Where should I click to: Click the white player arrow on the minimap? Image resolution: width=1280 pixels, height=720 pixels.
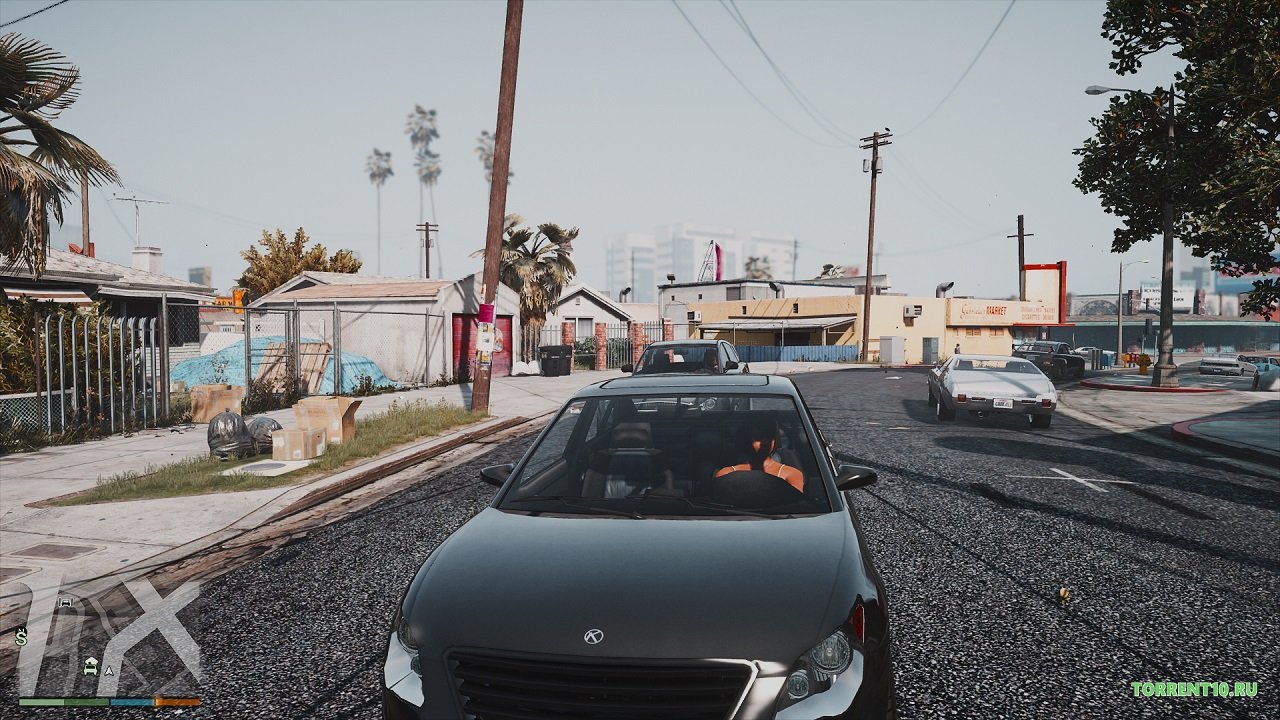109,671
